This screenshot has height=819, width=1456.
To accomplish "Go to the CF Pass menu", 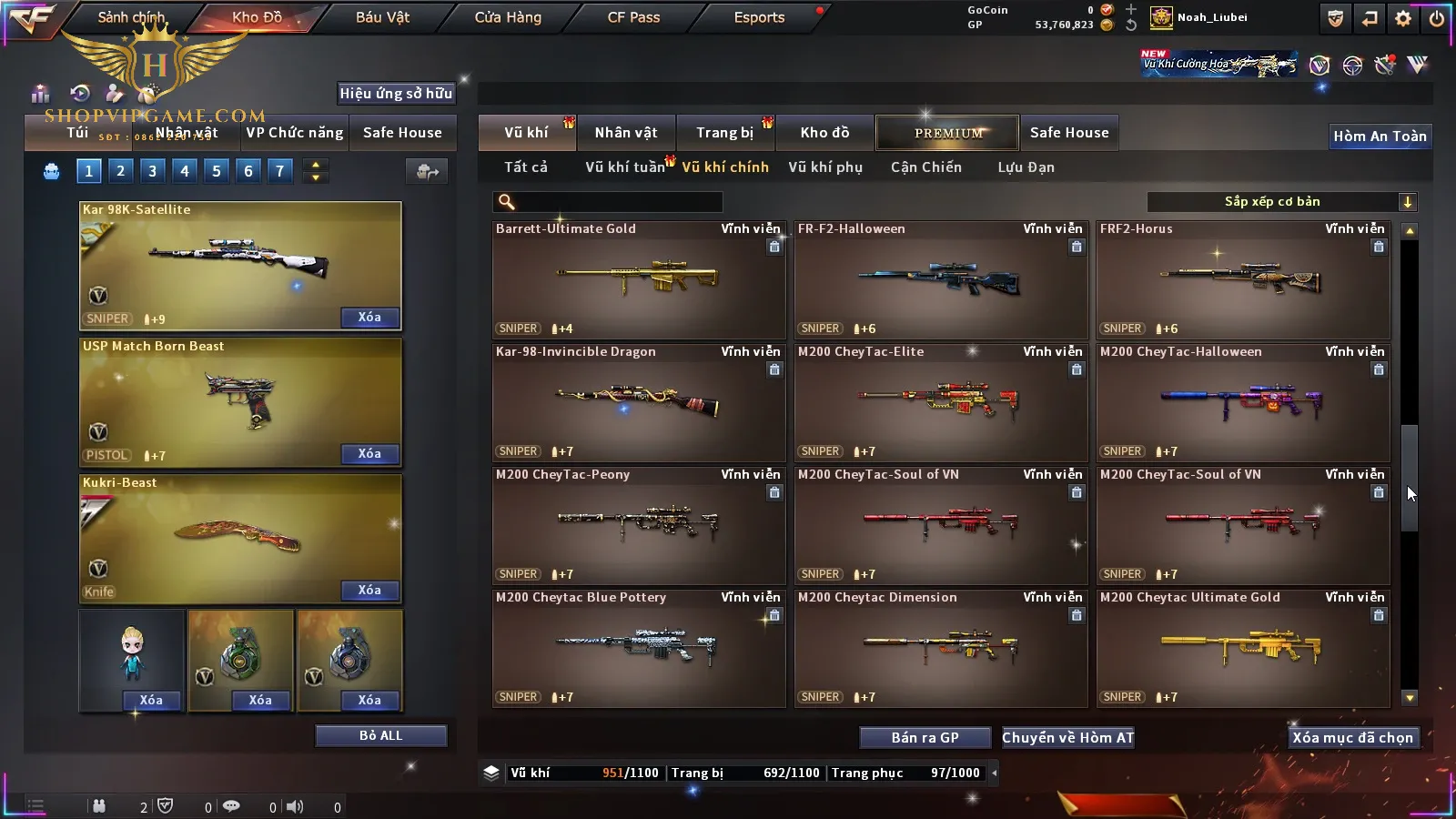I will 633,17.
